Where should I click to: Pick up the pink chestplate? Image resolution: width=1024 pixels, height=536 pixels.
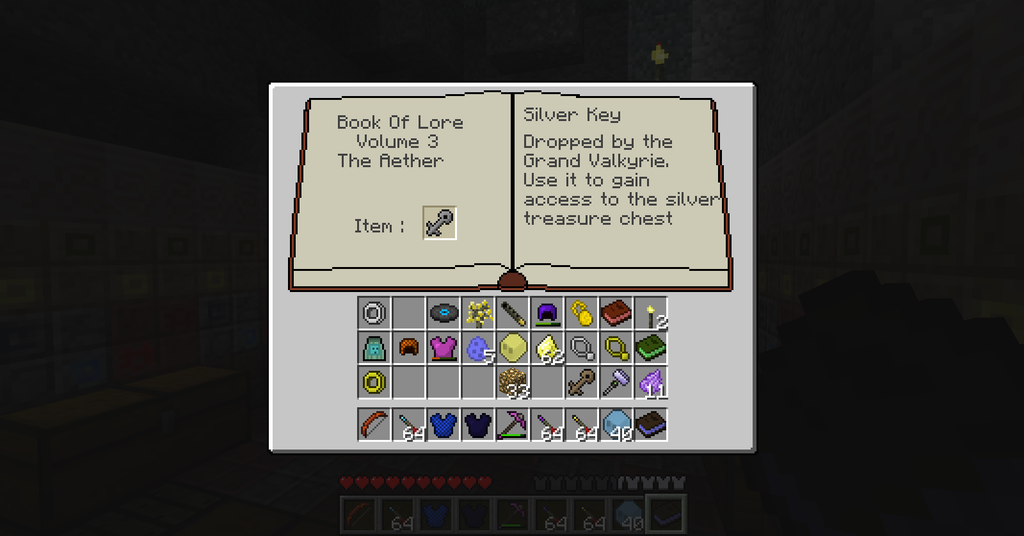[x=444, y=347]
